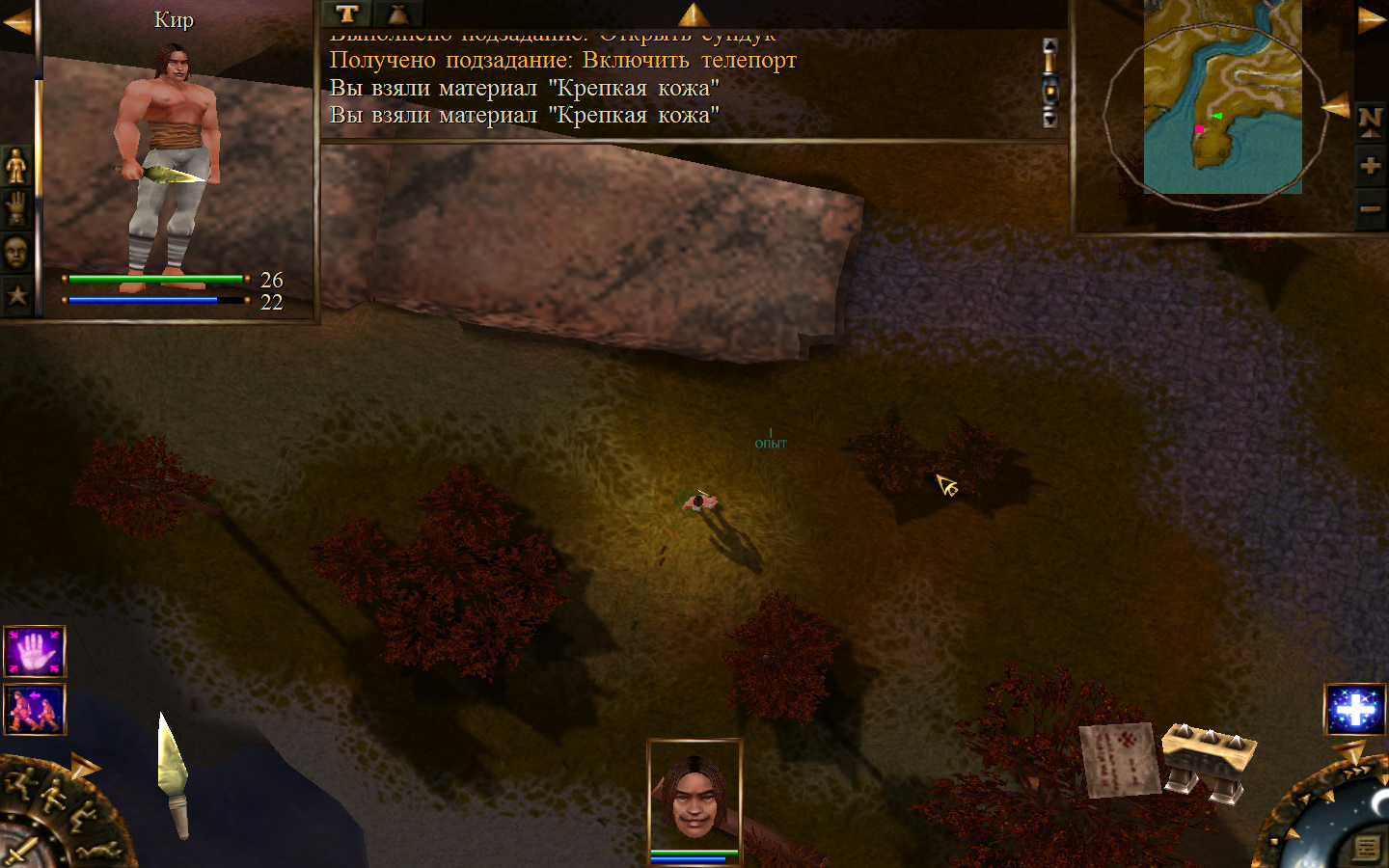Click the message log's down arrow
Image resolution: width=1389 pixels, height=868 pixels.
click(1050, 119)
